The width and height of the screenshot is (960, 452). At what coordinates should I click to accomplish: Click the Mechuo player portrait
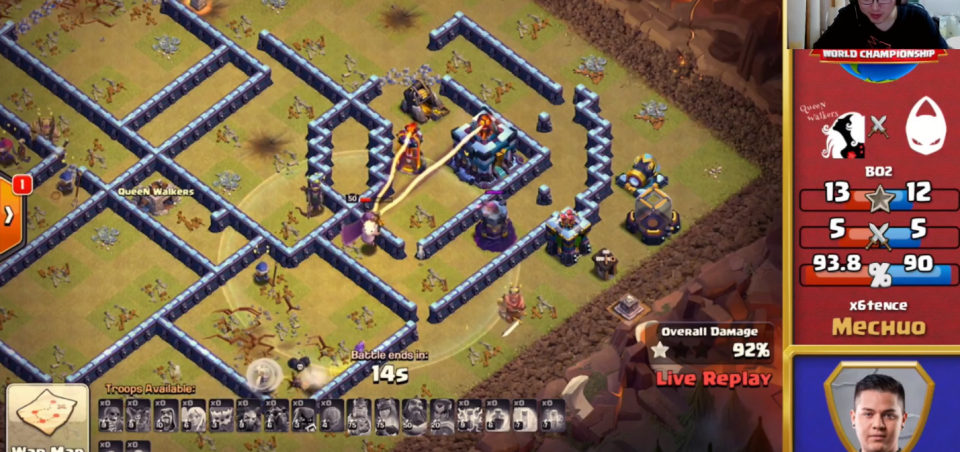coord(878,407)
